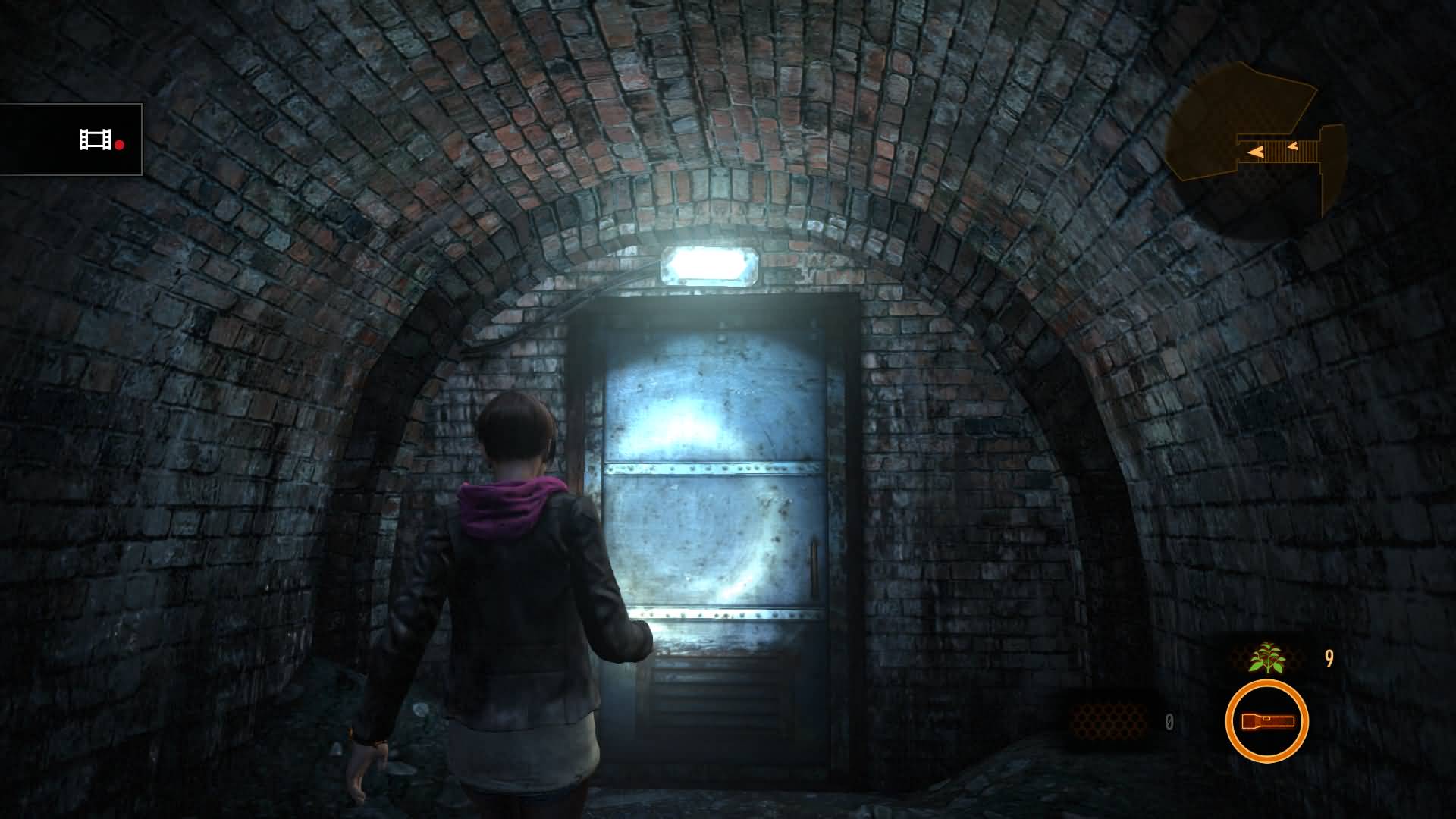This screenshot has width=1456, height=819.
Task: Select the orange hex-pattern weapon slot
Action: coord(1107,720)
